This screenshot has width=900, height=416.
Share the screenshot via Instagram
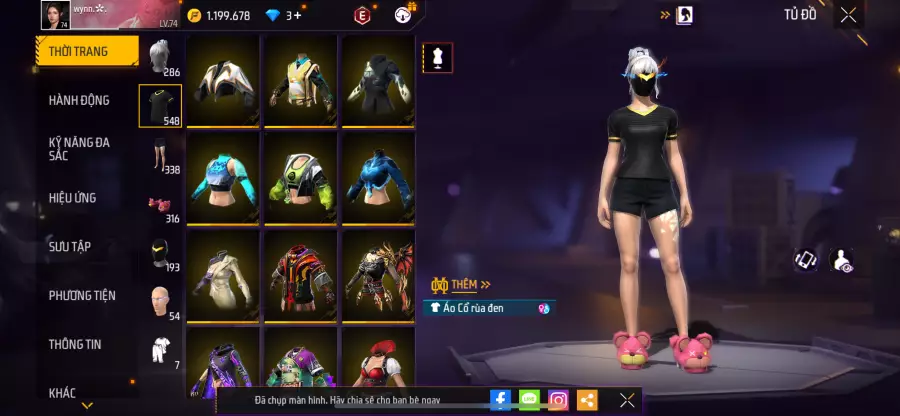point(558,400)
